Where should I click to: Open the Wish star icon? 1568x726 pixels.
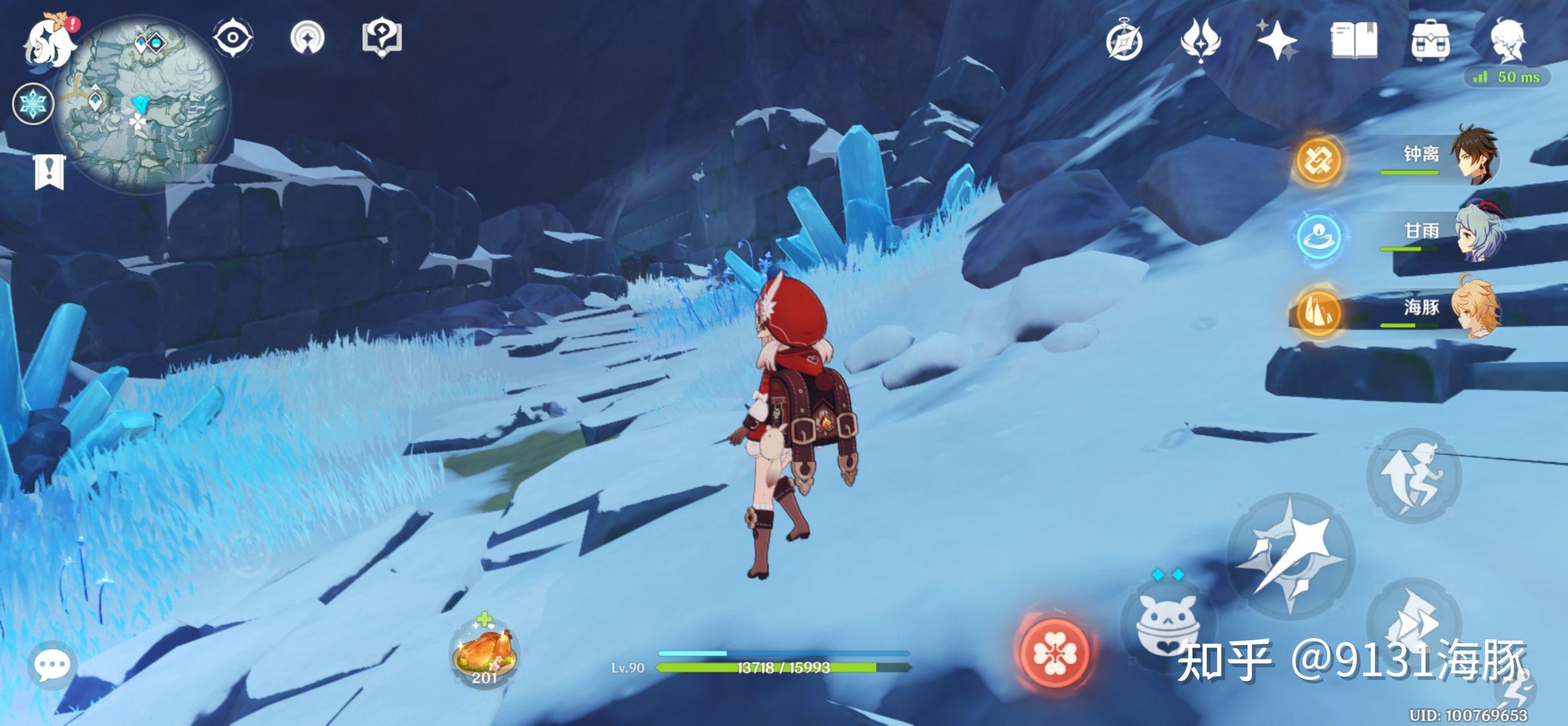(1277, 40)
